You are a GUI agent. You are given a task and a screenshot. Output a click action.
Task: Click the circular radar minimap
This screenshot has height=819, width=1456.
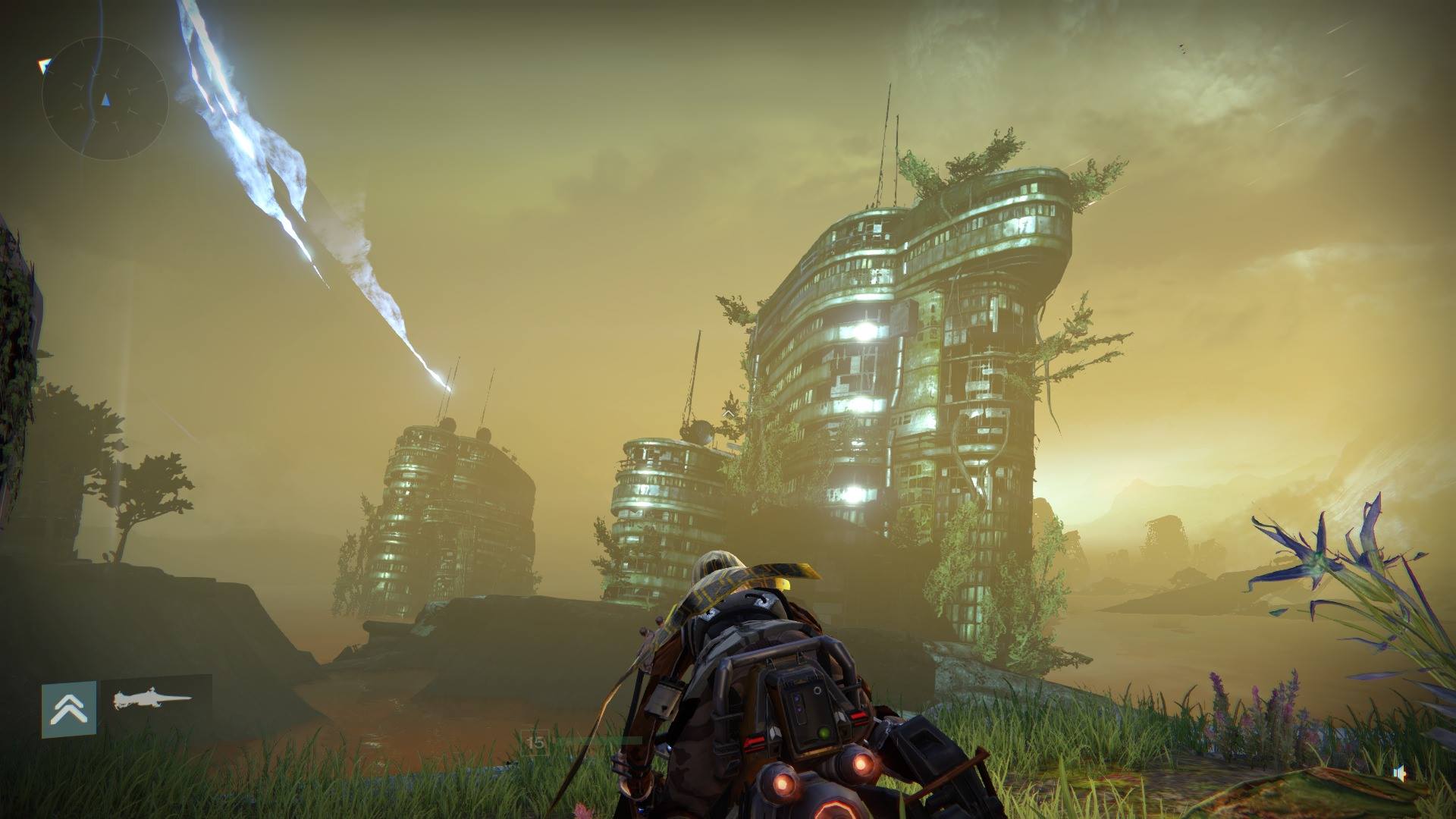click(x=105, y=99)
